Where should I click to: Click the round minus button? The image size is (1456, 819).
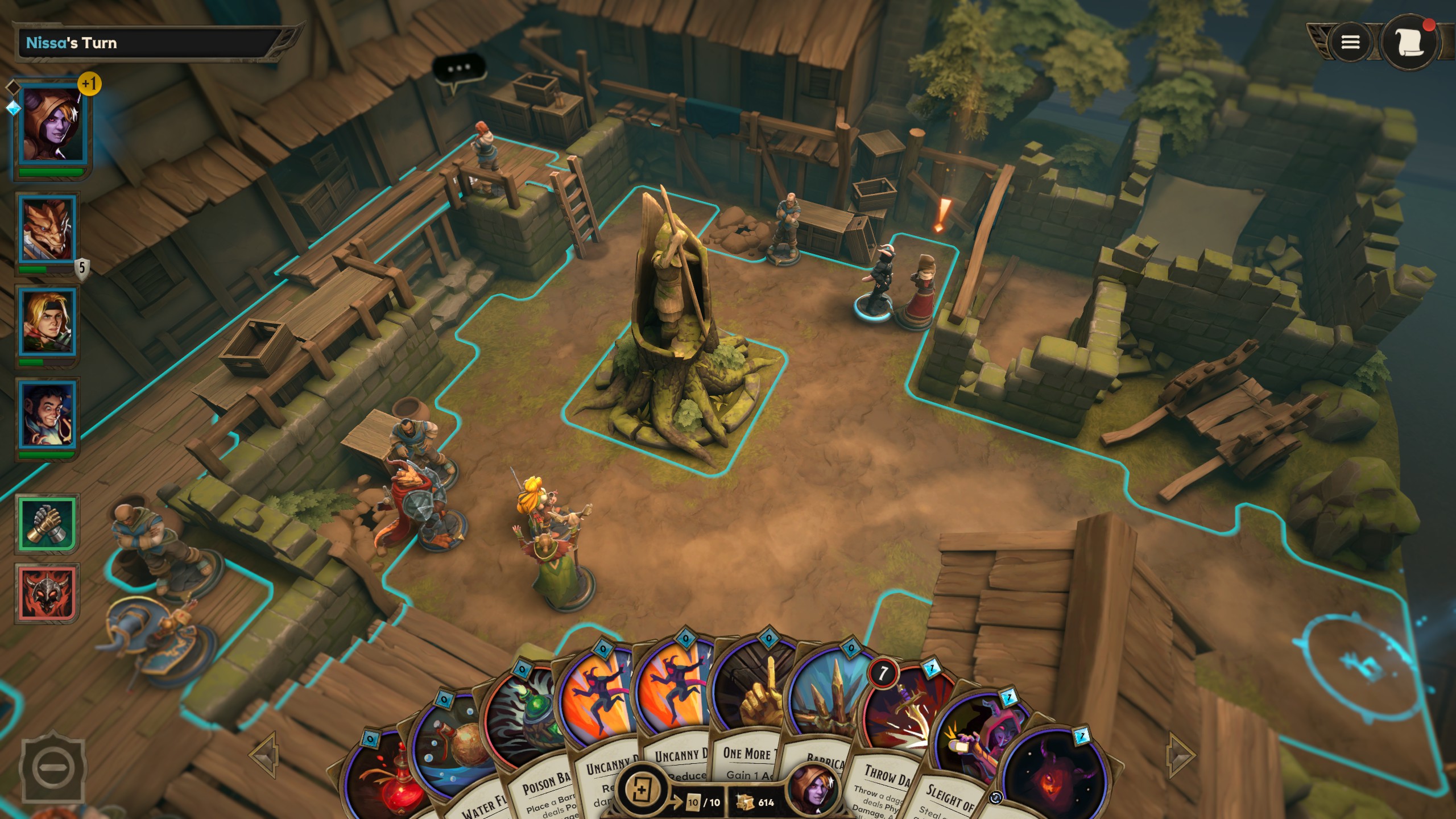52,767
